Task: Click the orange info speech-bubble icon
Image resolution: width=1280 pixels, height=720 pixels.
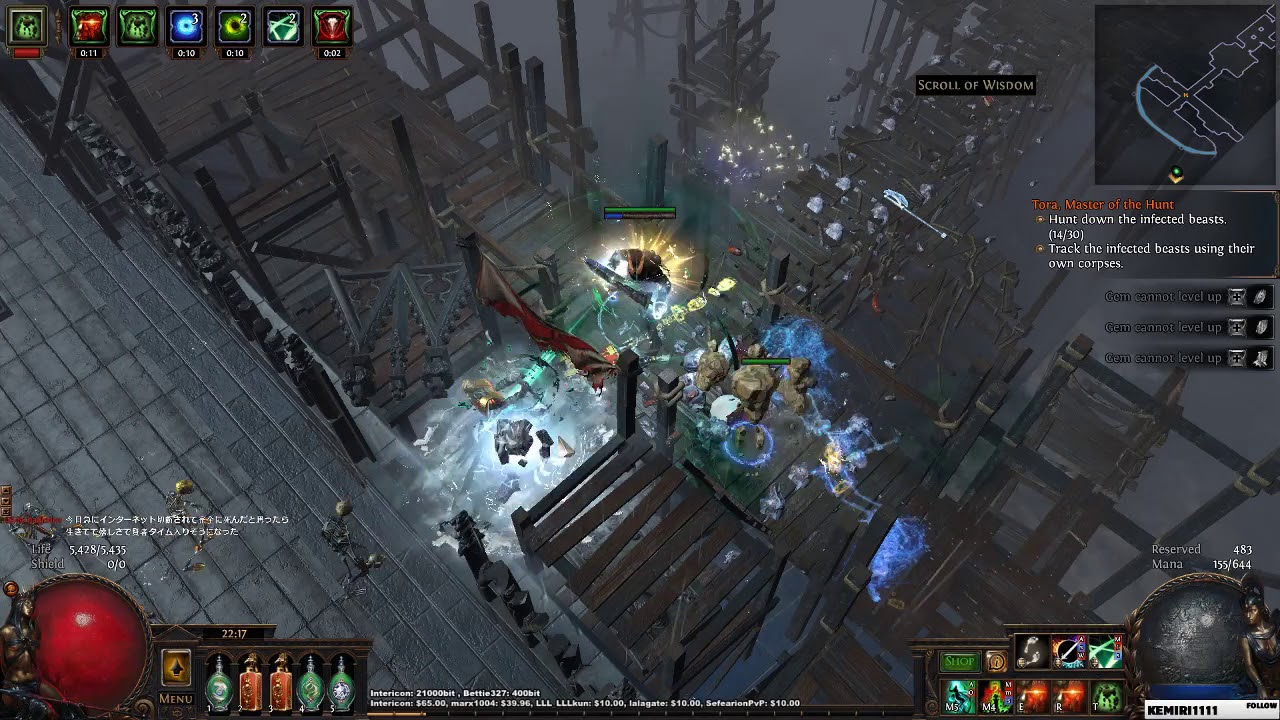Action: point(996,661)
